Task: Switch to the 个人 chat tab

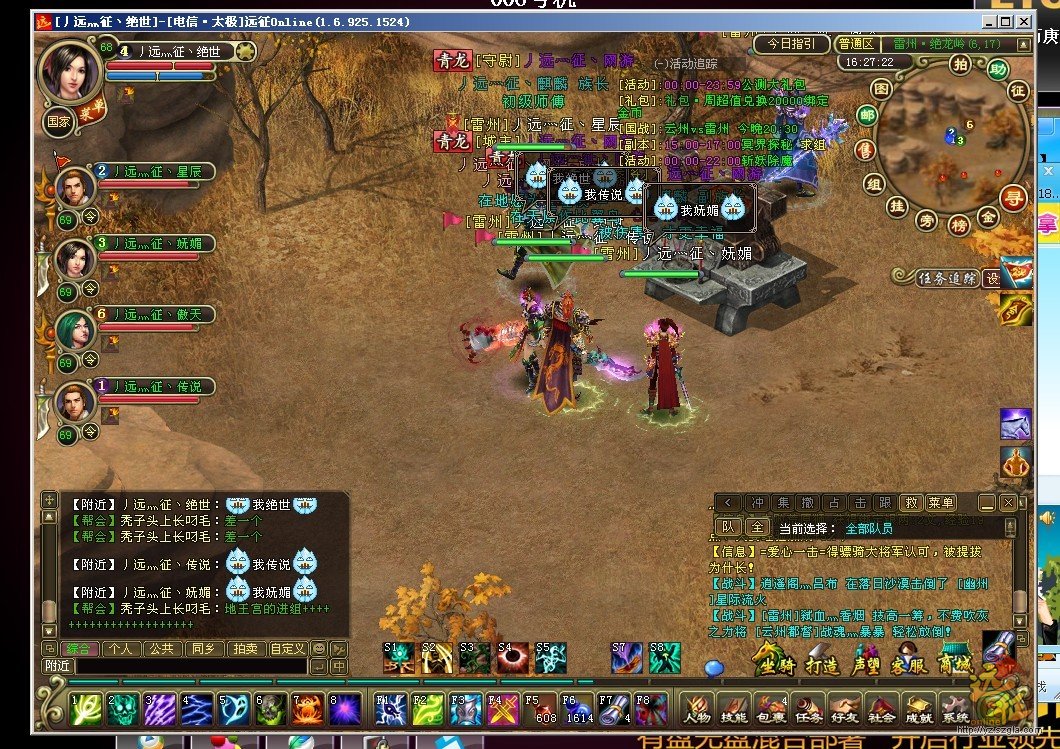Action: coord(122,648)
